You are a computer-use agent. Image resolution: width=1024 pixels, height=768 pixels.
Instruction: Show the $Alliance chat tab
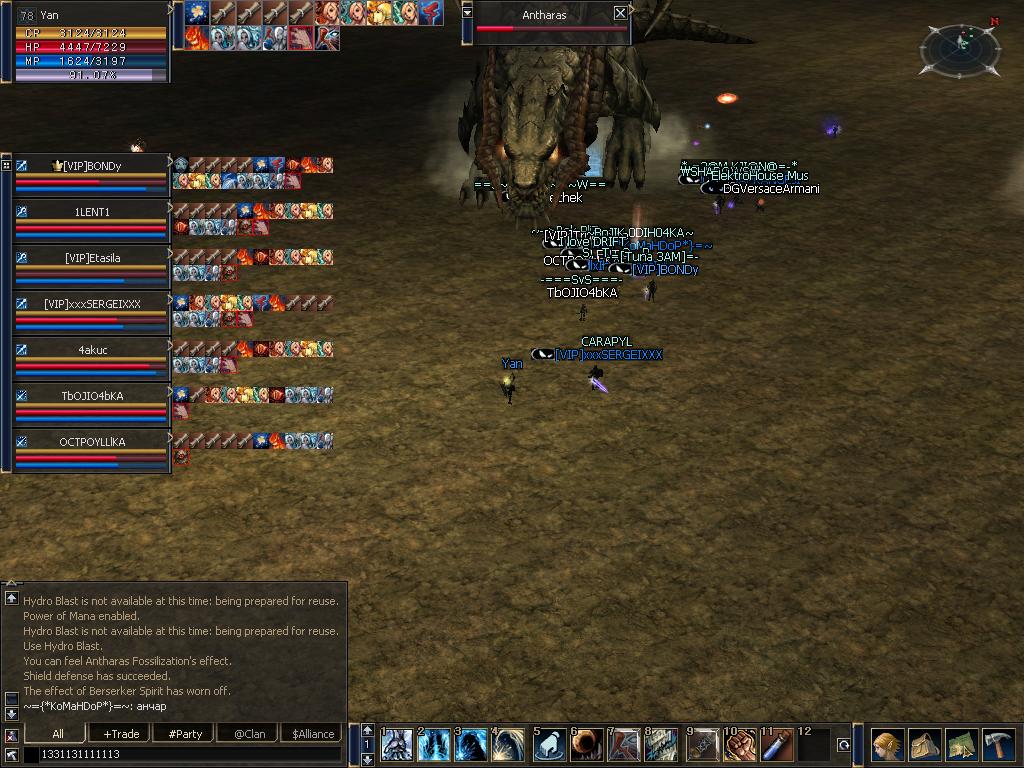pyautogui.click(x=313, y=733)
